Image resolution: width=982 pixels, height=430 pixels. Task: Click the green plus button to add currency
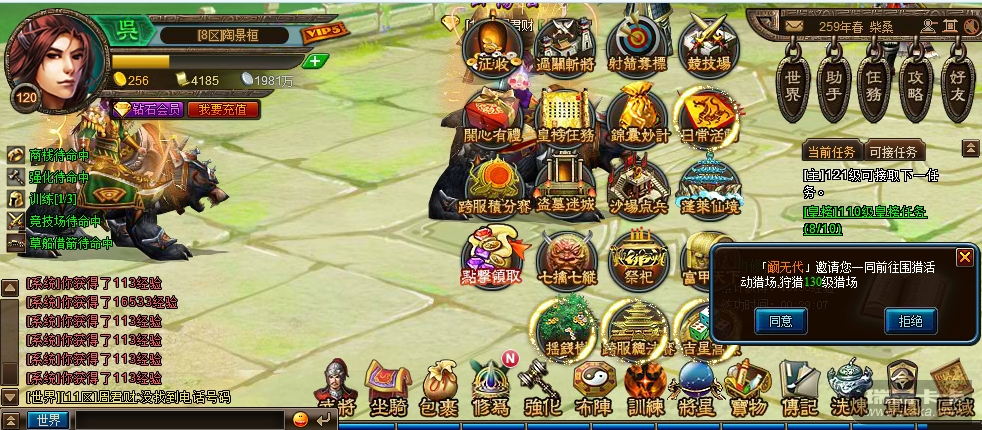[316, 61]
